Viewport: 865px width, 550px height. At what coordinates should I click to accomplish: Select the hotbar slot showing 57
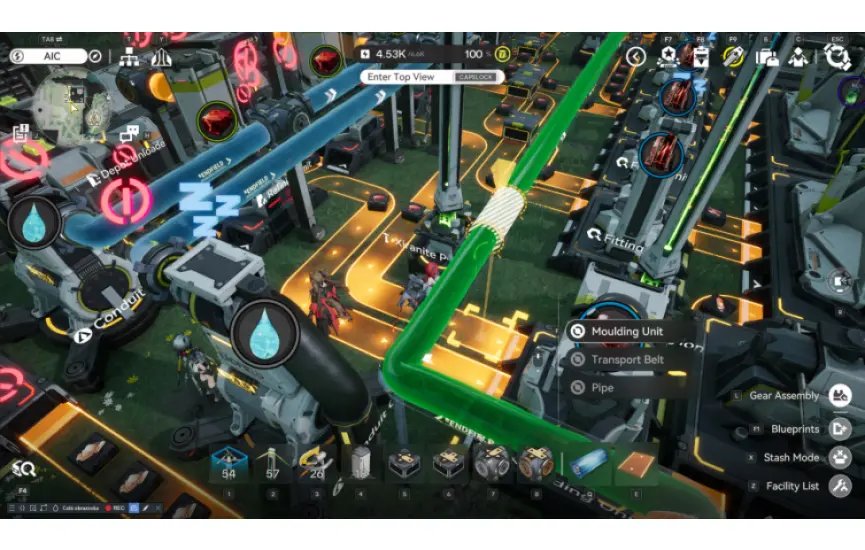[x=273, y=466]
